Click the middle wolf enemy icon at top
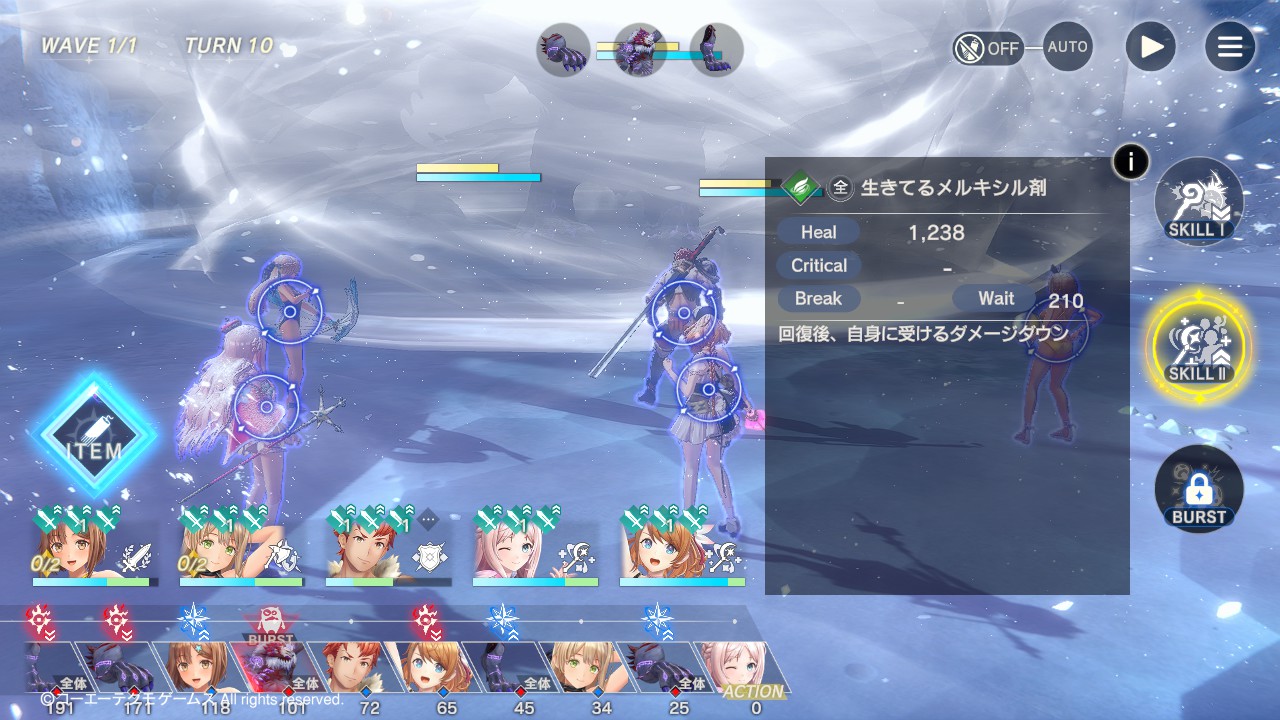The width and height of the screenshot is (1280, 720). click(640, 50)
